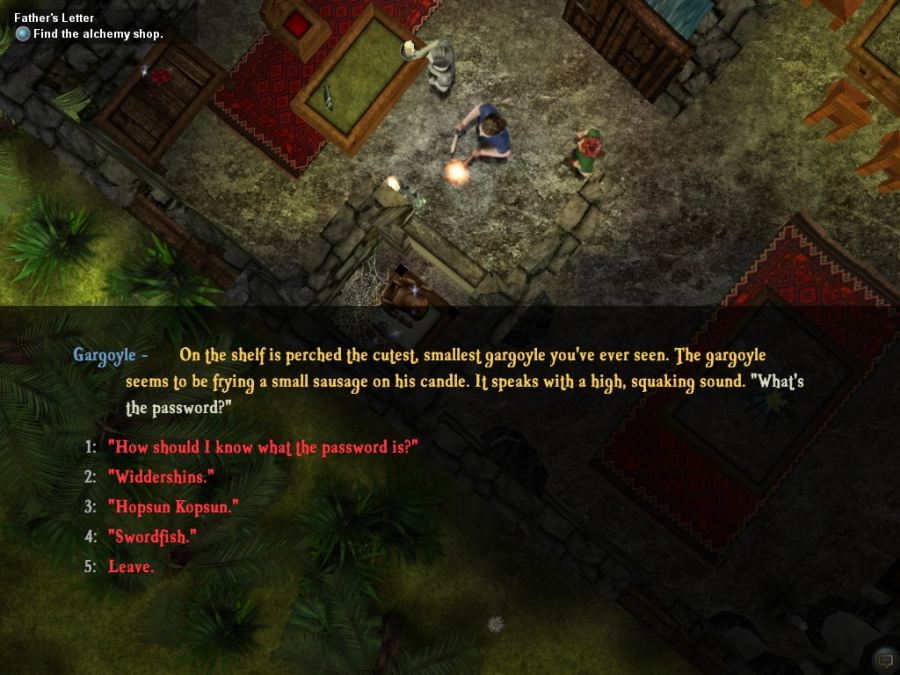The image size is (900, 675).
Task: Pick the "Leave." dialogue option
Action: (131, 567)
